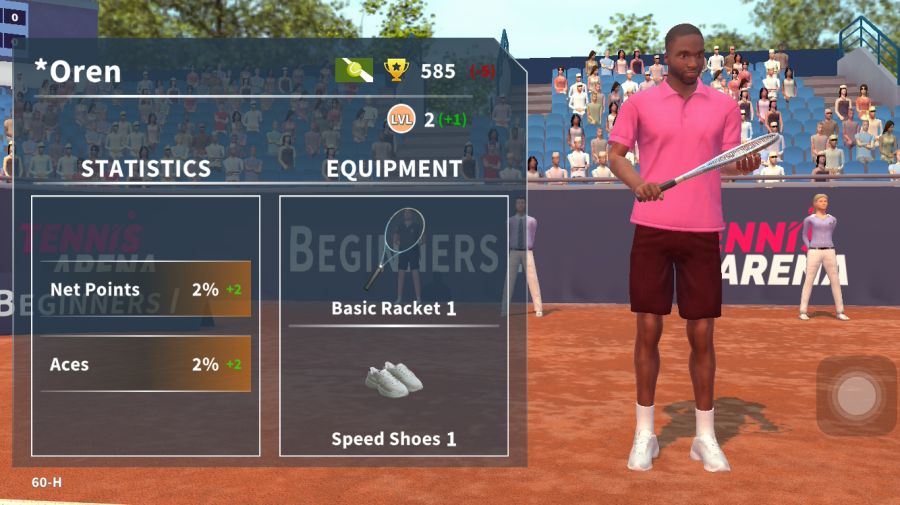Select the Net Points statistic row

coord(146,290)
